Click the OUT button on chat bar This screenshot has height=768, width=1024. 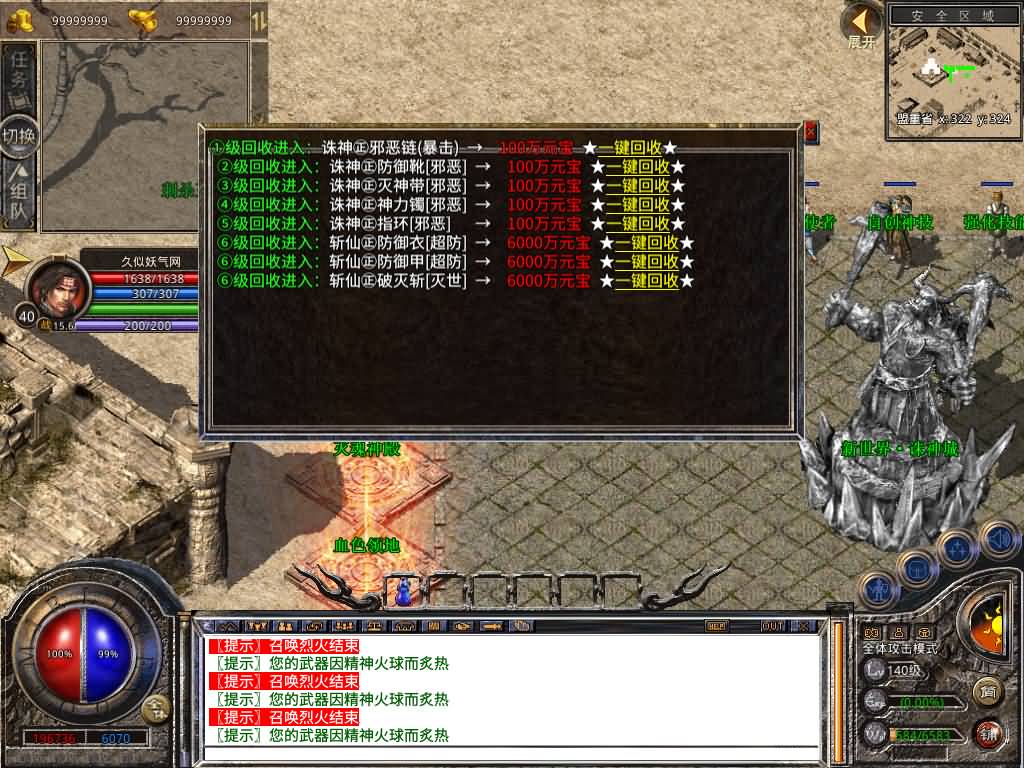tap(772, 626)
